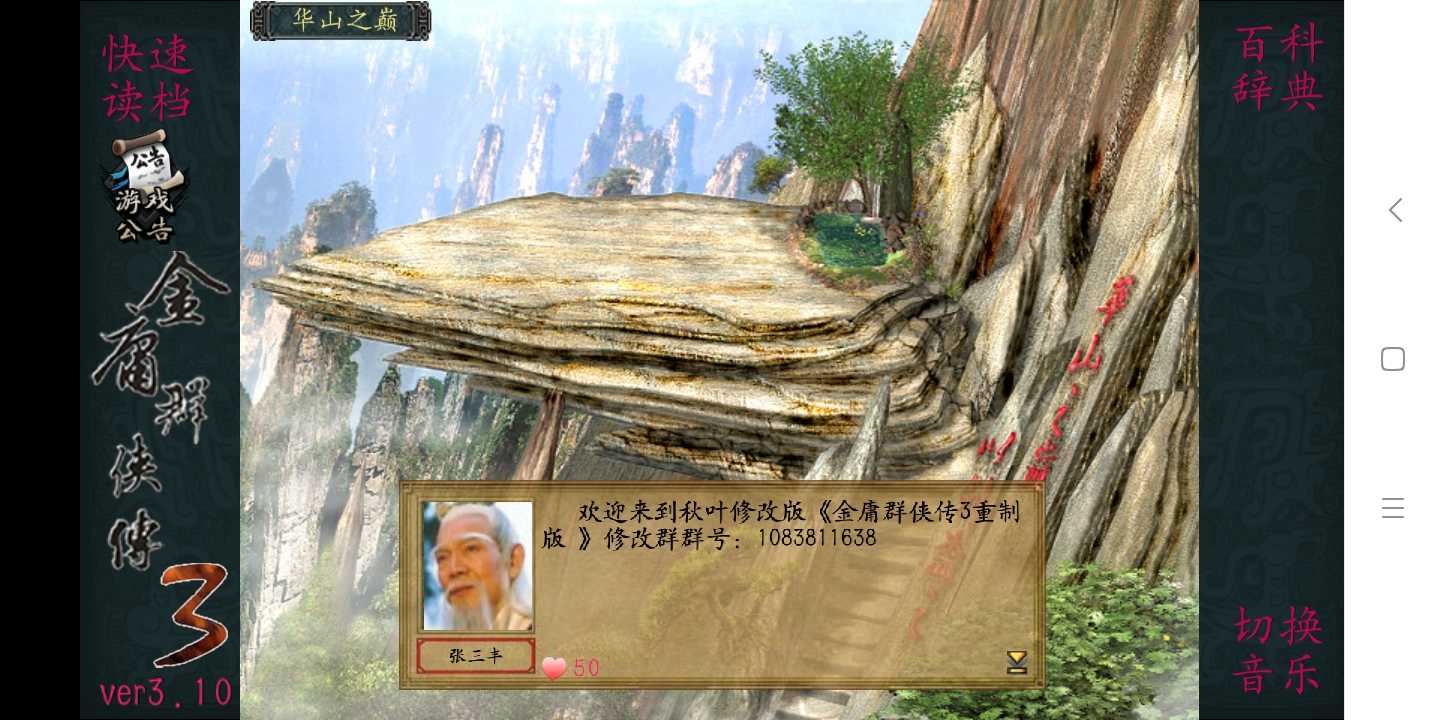Tap the hamburger menu lines on the right edge
The image size is (1440, 720).
tap(1392, 507)
